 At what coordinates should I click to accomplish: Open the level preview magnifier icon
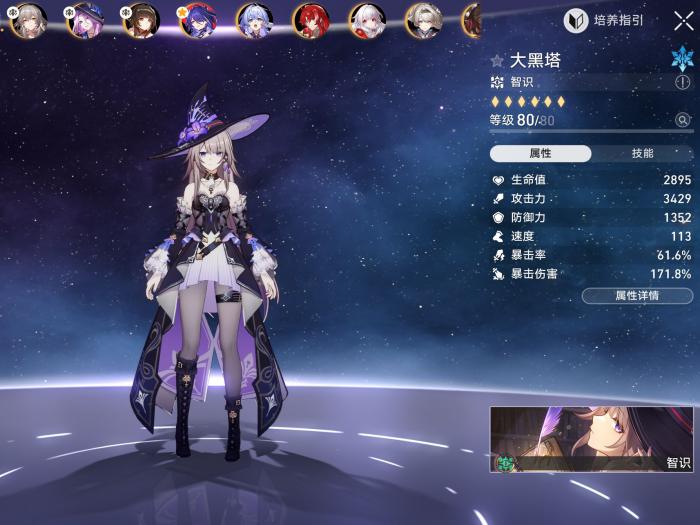[x=683, y=120]
